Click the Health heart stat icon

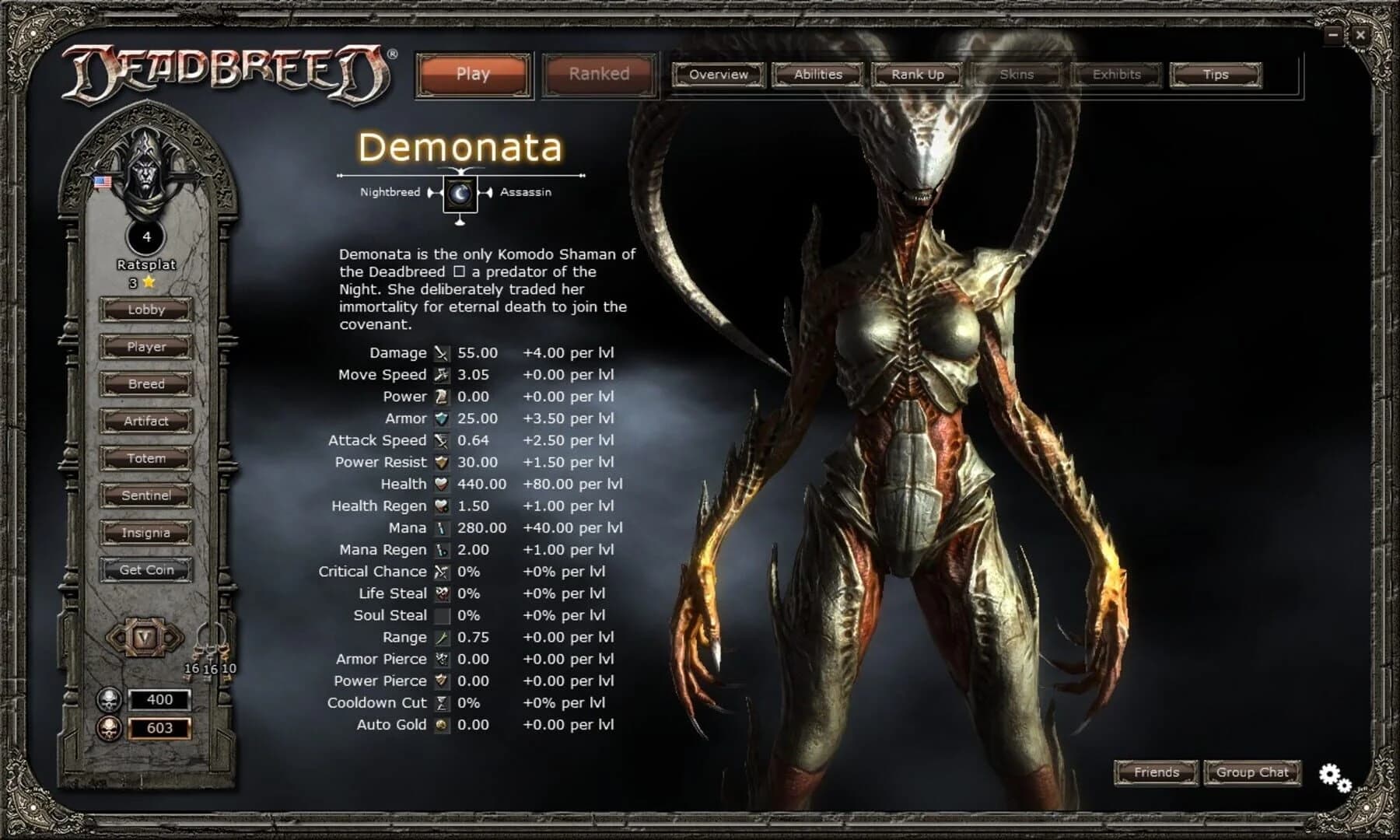439,484
